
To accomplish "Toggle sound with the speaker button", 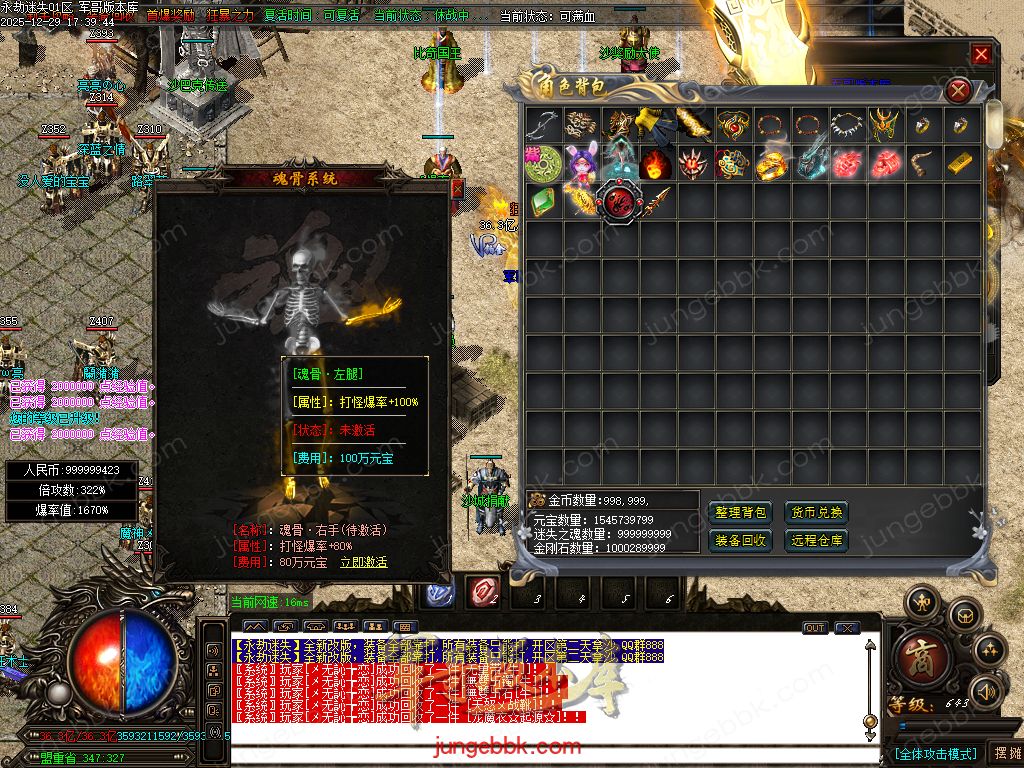I will [986, 692].
